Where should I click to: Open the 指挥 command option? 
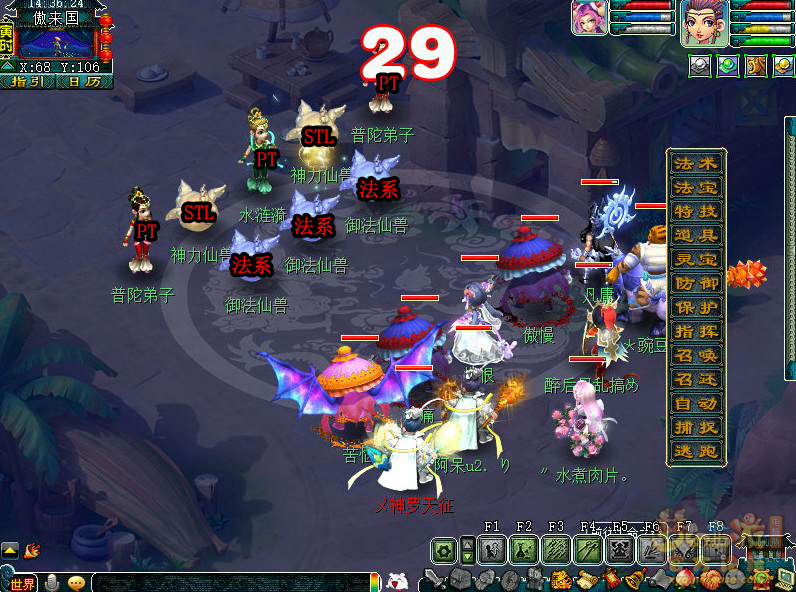coord(696,331)
